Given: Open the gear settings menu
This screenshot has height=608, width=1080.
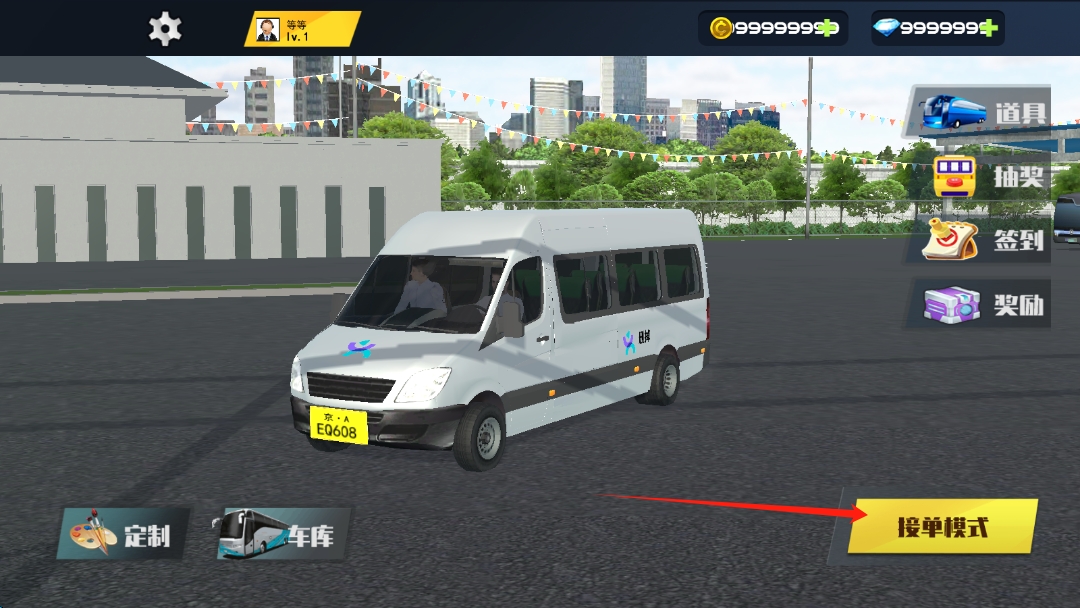Looking at the screenshot, I should click(x=165, y=28).
